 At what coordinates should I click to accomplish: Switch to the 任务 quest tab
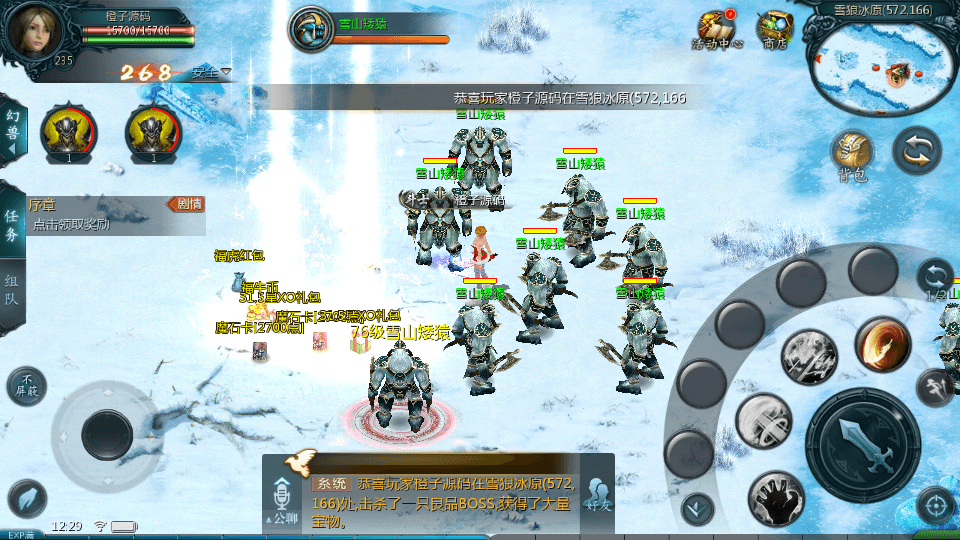(12, 224)
